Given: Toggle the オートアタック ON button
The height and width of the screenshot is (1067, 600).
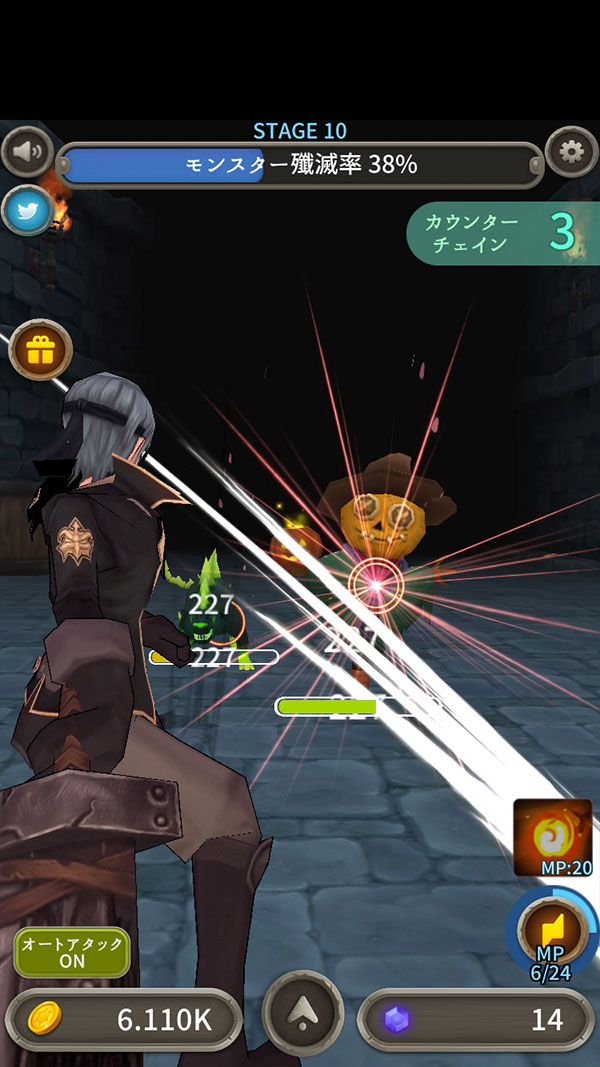Looking at the screenshot, I should (x=72, y=952).
